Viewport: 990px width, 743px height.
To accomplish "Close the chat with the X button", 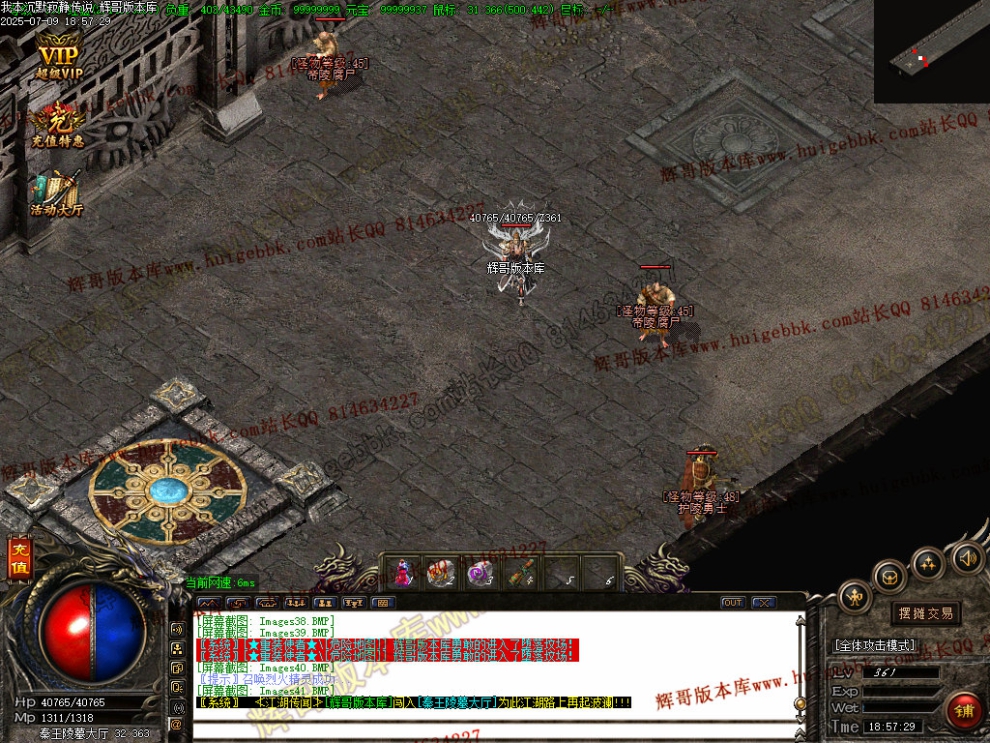I will tap(764, 603).
